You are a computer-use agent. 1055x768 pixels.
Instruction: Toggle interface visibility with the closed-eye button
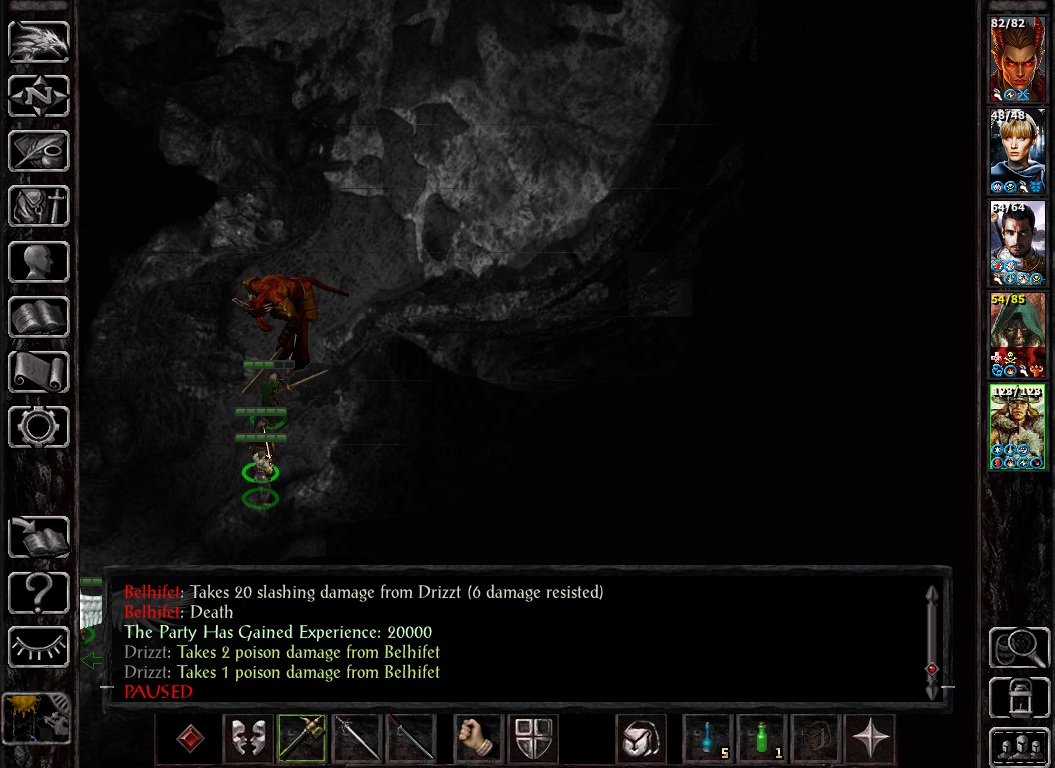39,647
